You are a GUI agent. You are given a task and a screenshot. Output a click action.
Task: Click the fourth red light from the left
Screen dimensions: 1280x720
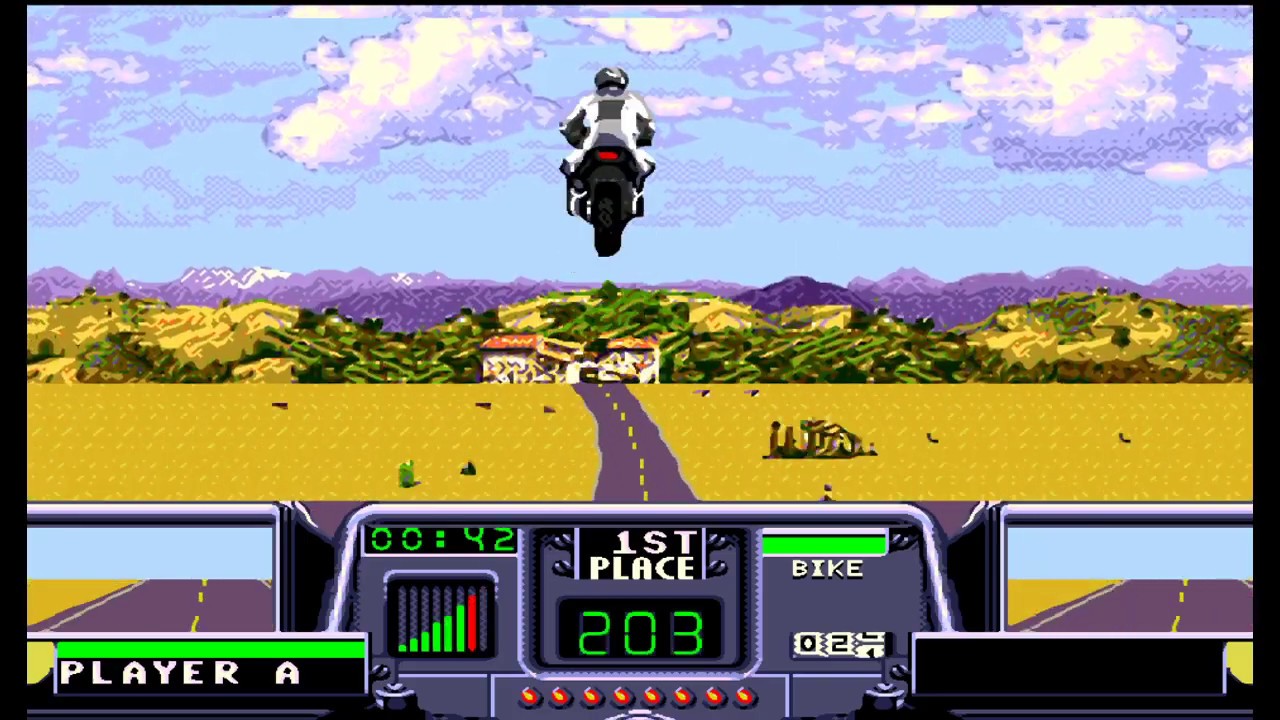coord(622,696)
